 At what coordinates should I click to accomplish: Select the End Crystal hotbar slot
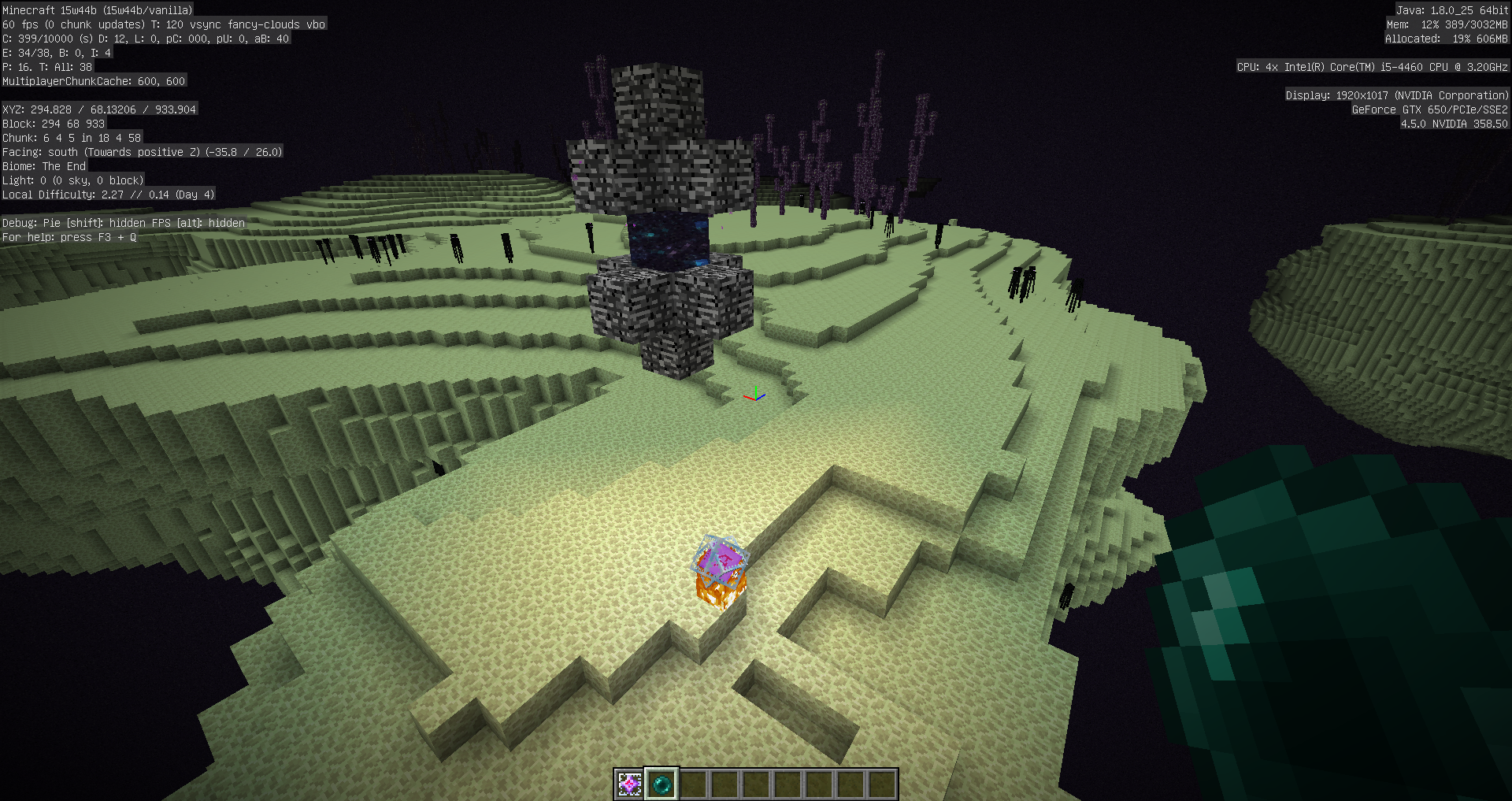coord(629,784)
